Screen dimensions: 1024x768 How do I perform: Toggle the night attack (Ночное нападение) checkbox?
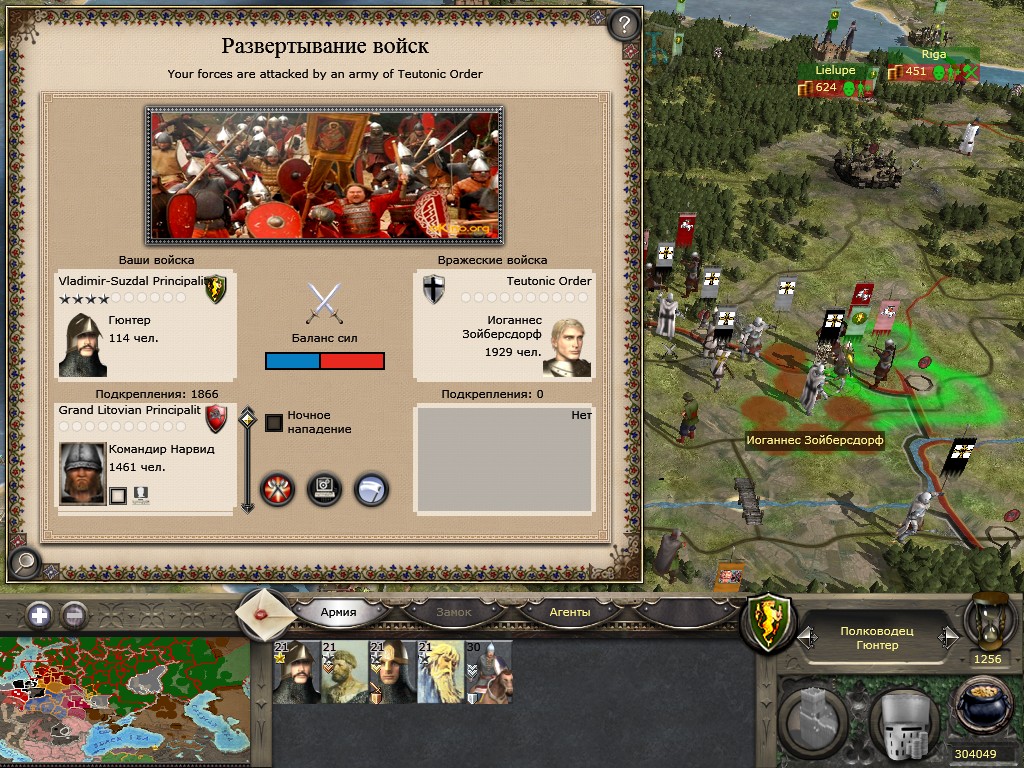click(273, 422)
